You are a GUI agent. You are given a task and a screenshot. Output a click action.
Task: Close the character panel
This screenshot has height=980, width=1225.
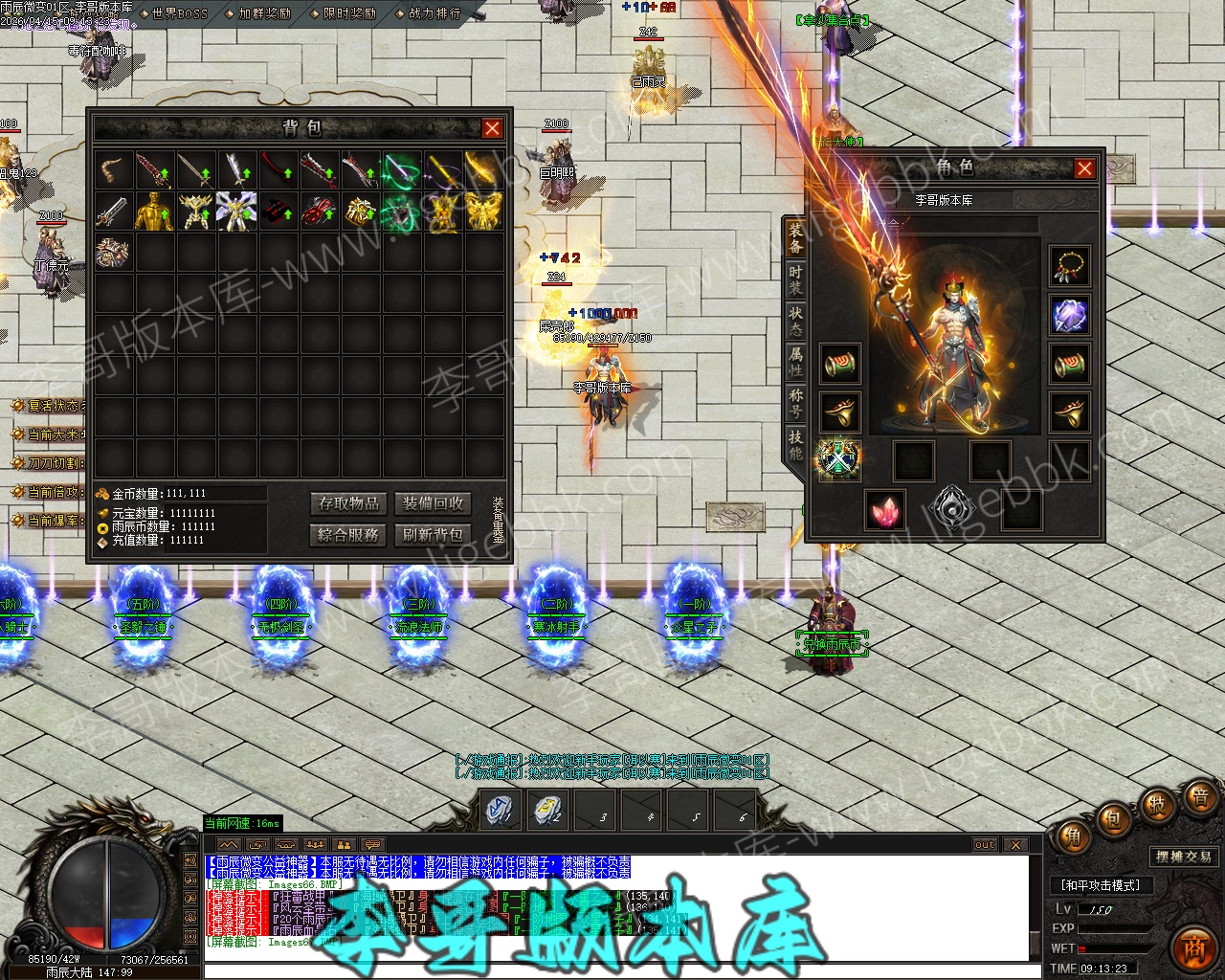1084,169
